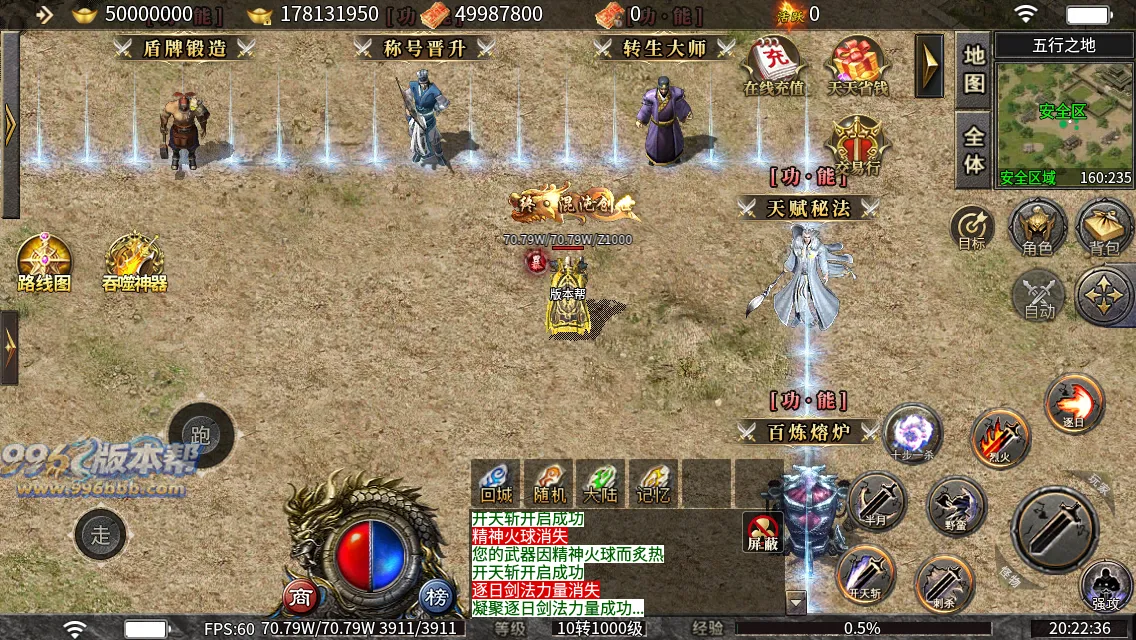Screen dimensions: 1136x640
Task: Open the 在线充值 recharge icon
Action: coord(773,65)
